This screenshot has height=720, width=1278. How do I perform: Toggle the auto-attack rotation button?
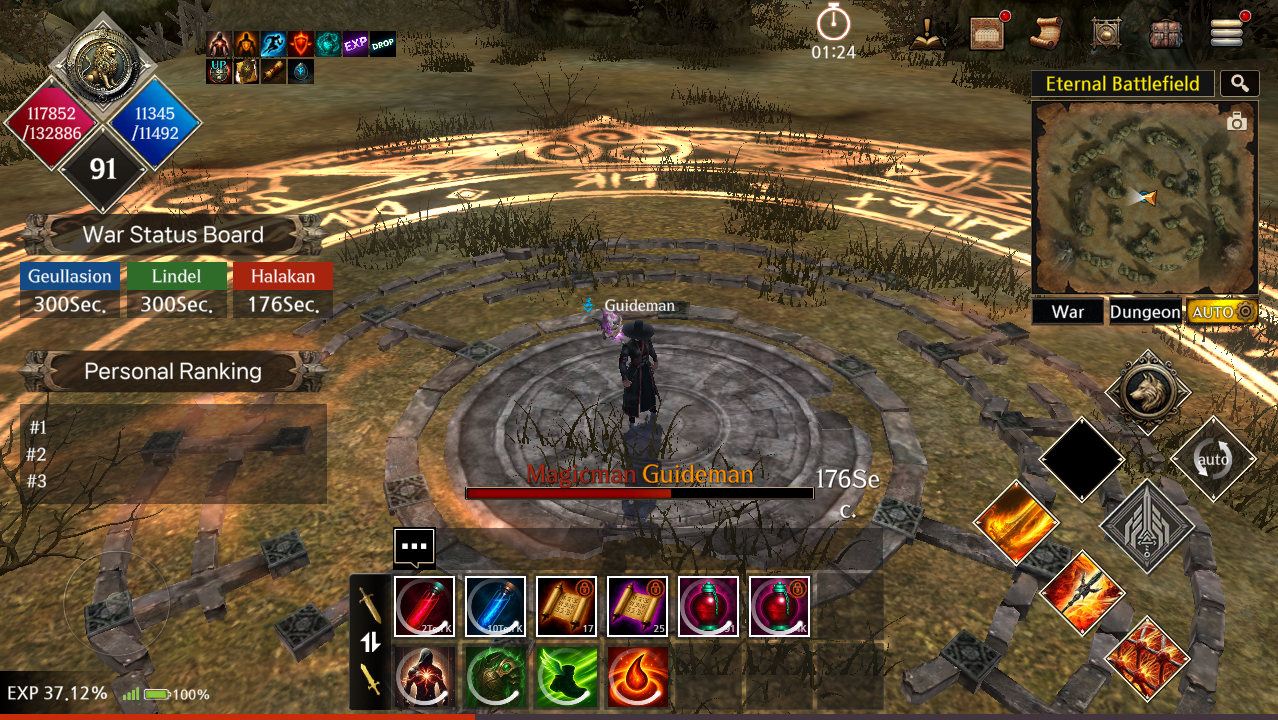pos(1213,459)
